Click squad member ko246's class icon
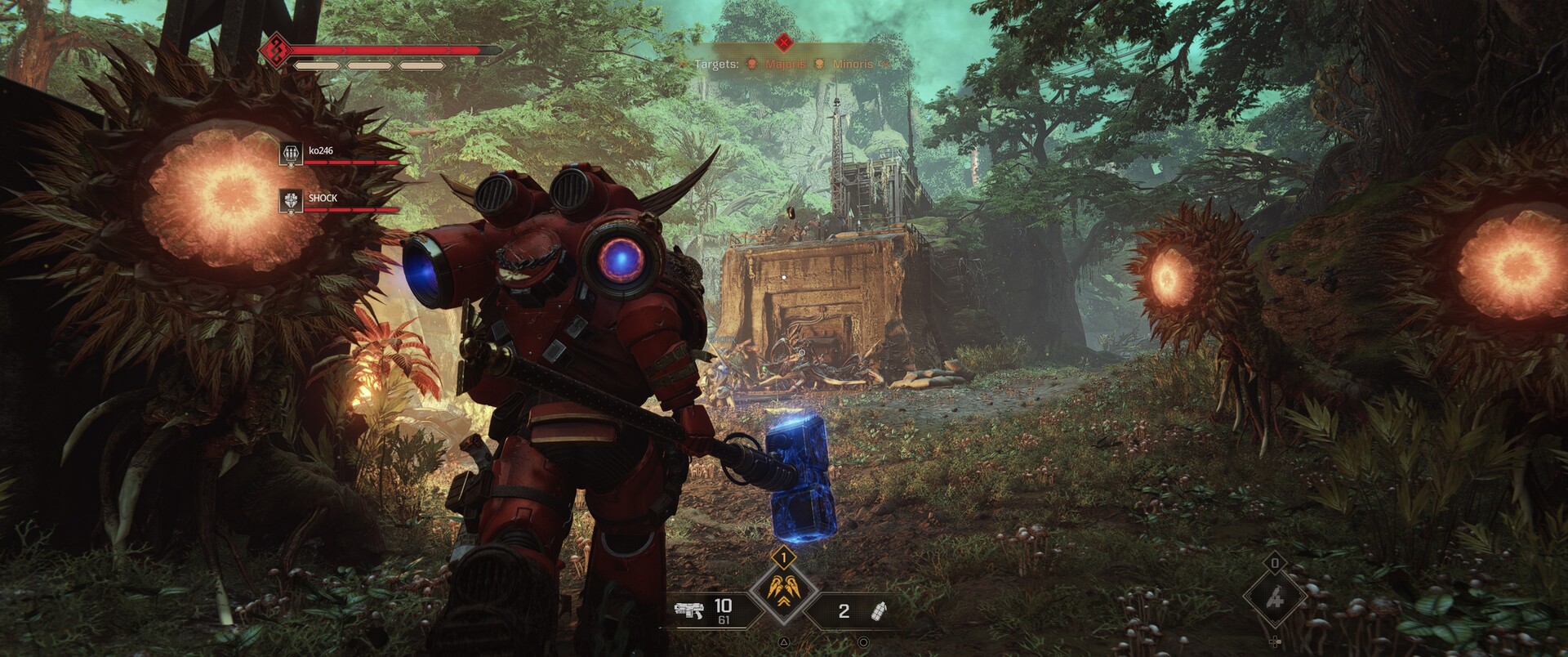The height and width of the screenshot is (657, 1568). coord(291,154)
